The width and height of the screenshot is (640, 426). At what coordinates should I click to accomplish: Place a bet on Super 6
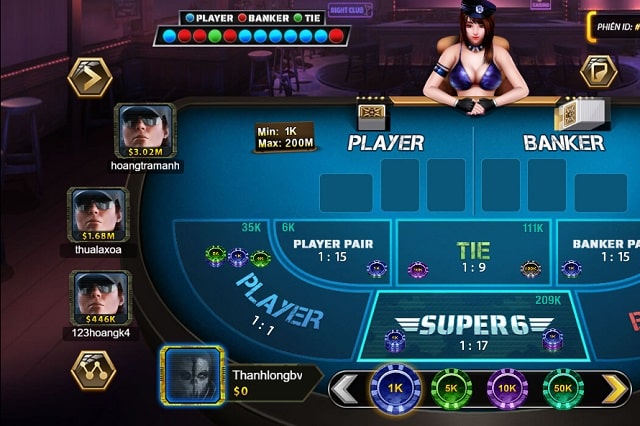click(x=466, y=325)
